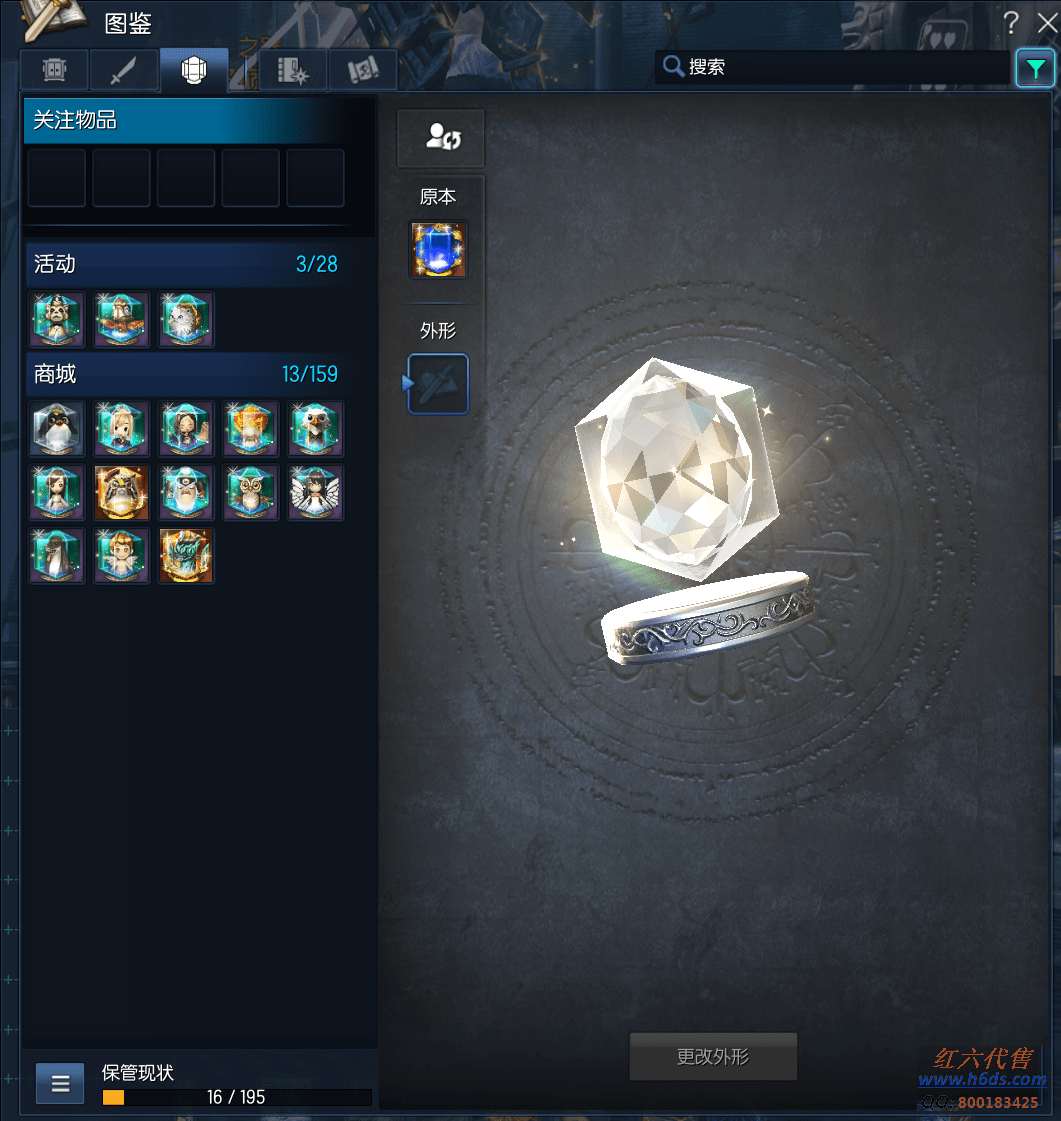1061x1121 pixels.
Task: Toggle the green funnel filter button
Action: coord(1034,68)
